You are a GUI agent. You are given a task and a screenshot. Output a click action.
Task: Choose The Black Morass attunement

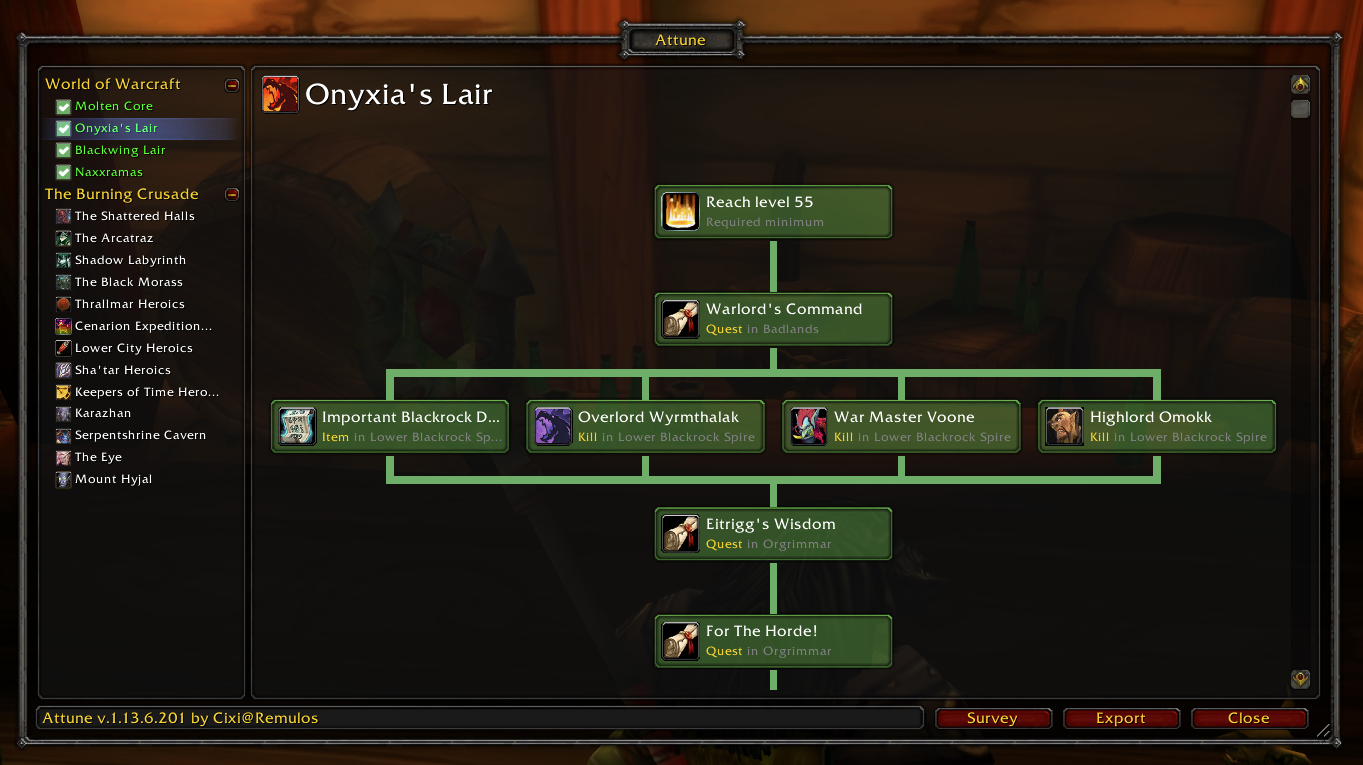pos(128,282)
